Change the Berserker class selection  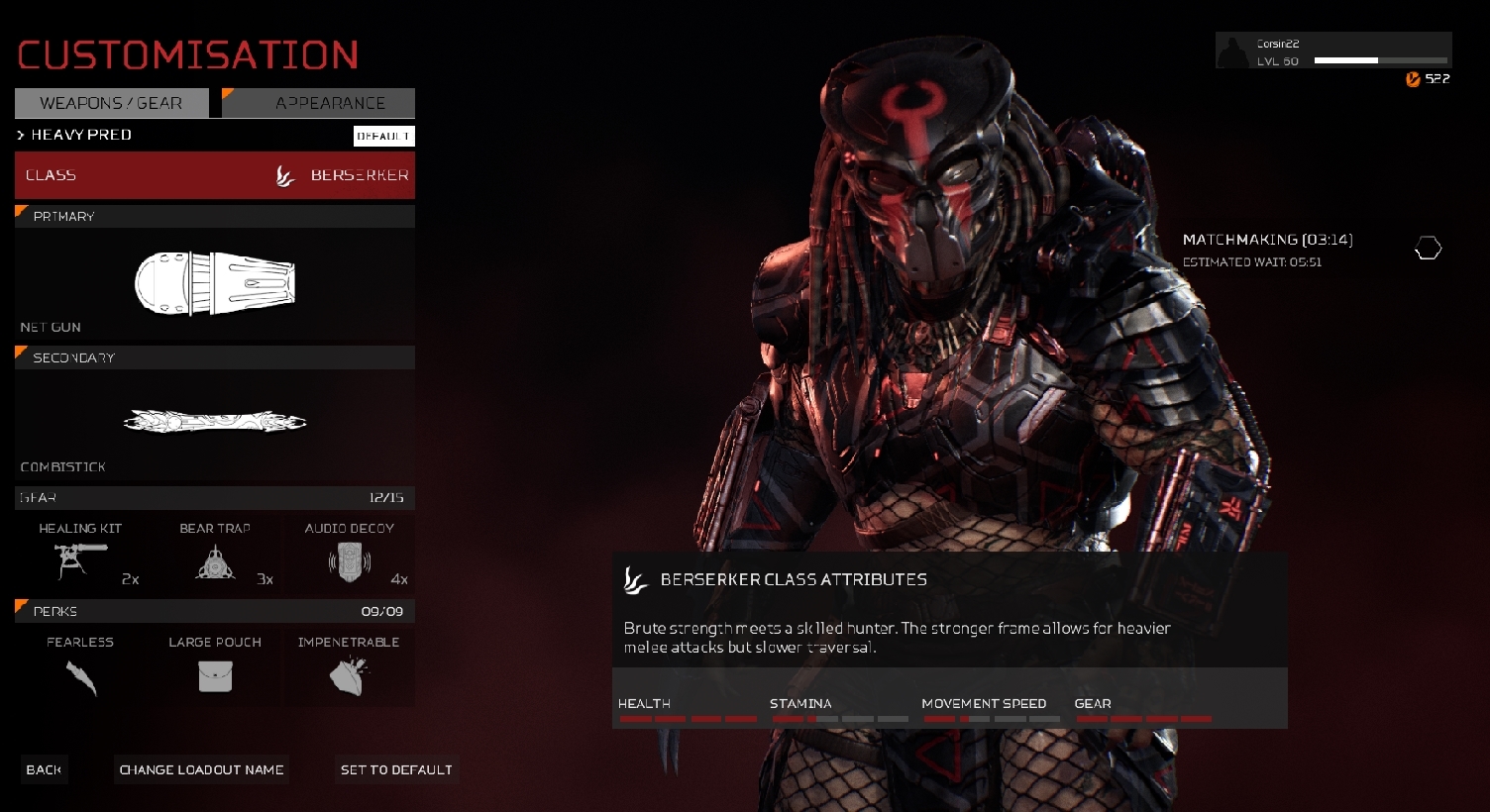coord(214,175)
